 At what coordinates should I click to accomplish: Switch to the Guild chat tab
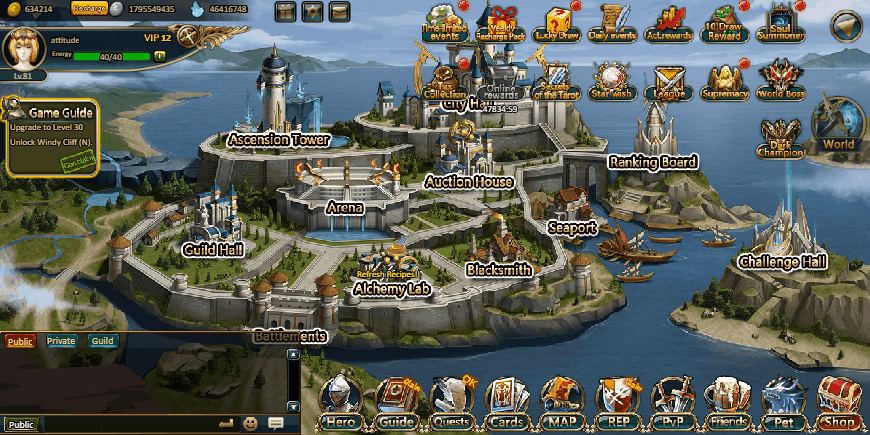coord(102,341)
